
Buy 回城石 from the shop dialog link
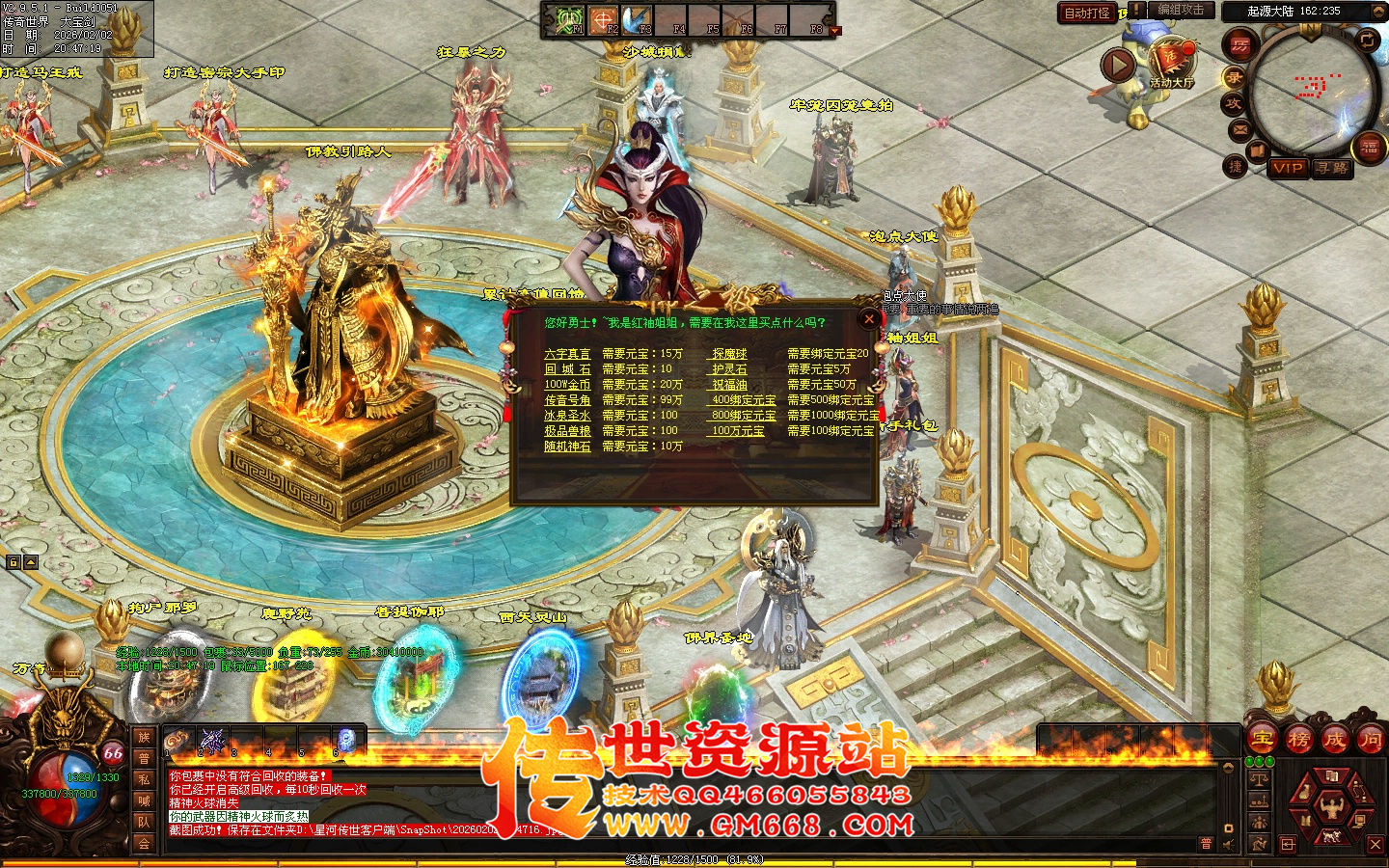(568, 369)
